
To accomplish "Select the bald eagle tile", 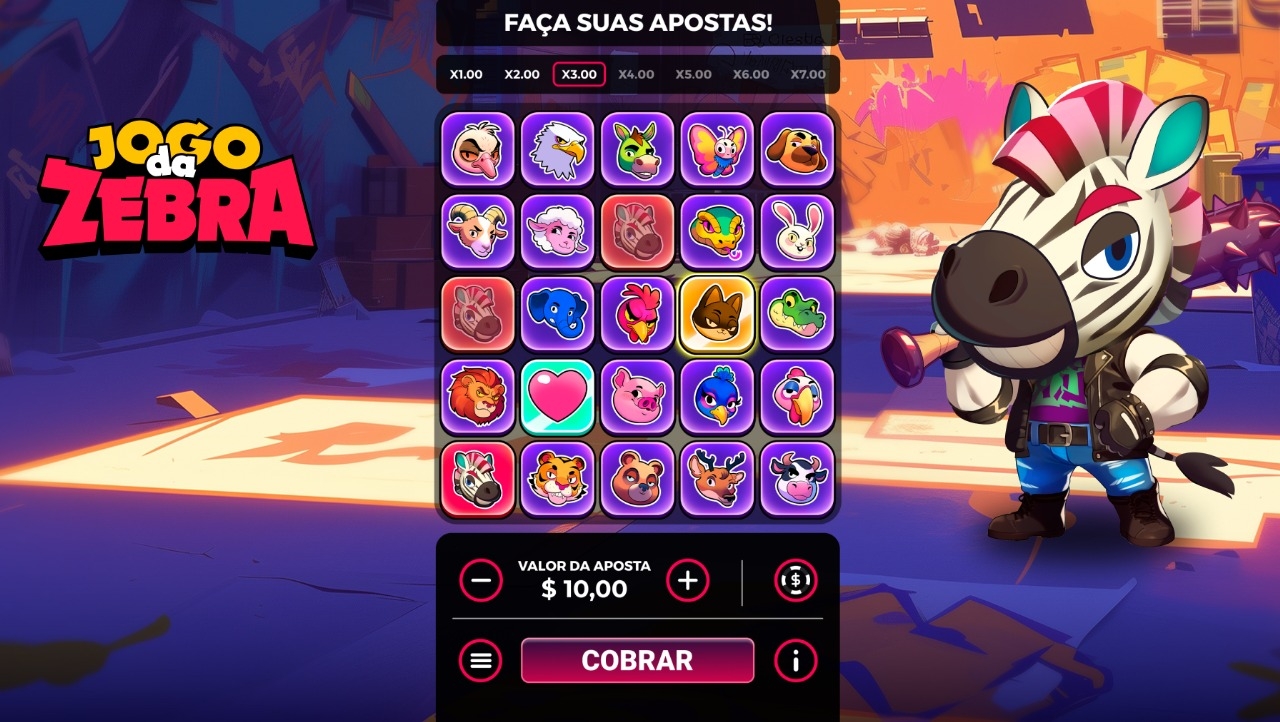I will pyautogui.click(x=557, y=150).
